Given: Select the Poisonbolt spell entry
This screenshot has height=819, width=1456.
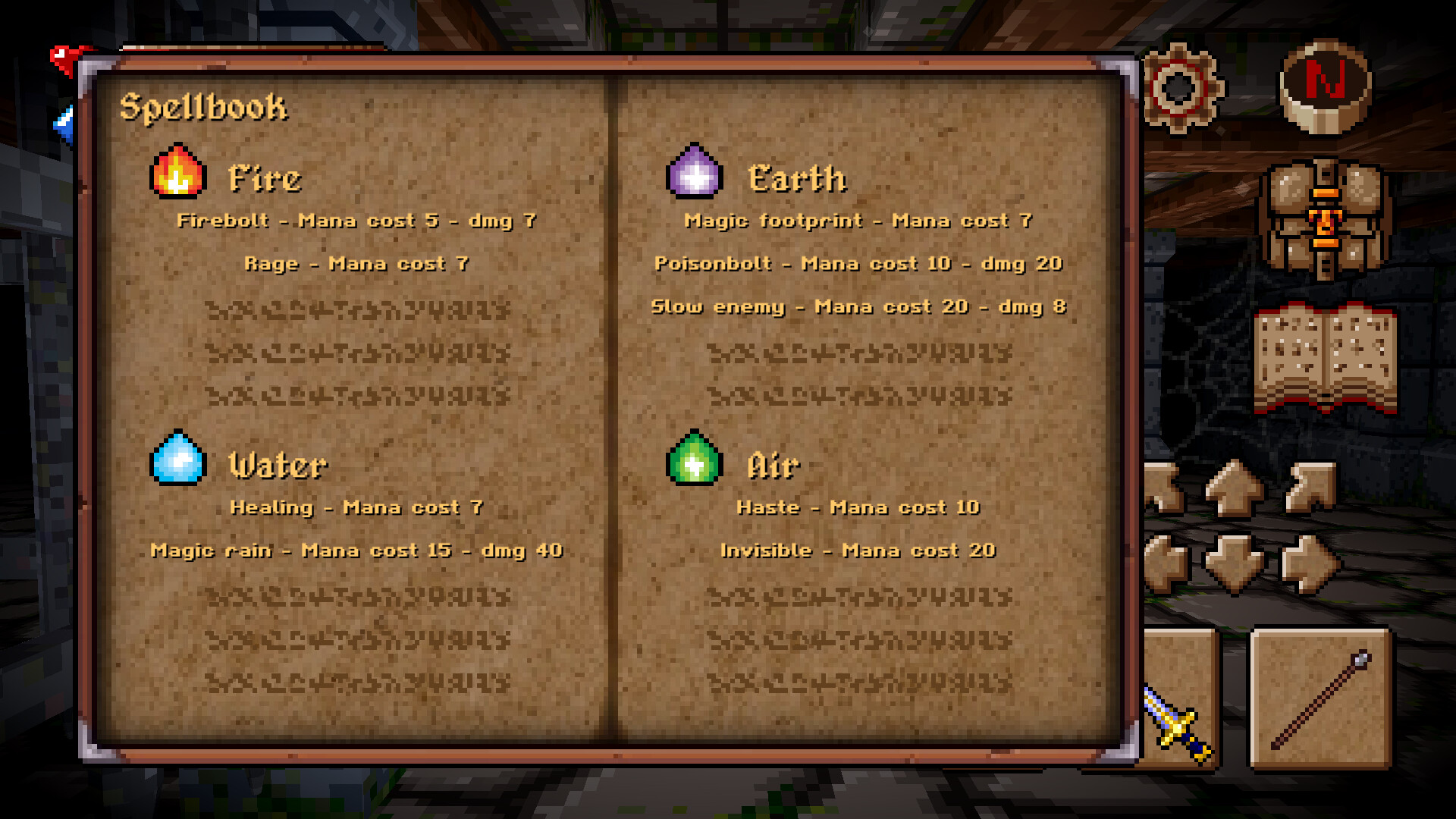Looking at the screenshot, I should pyautogui.click(x=859, y=264).
